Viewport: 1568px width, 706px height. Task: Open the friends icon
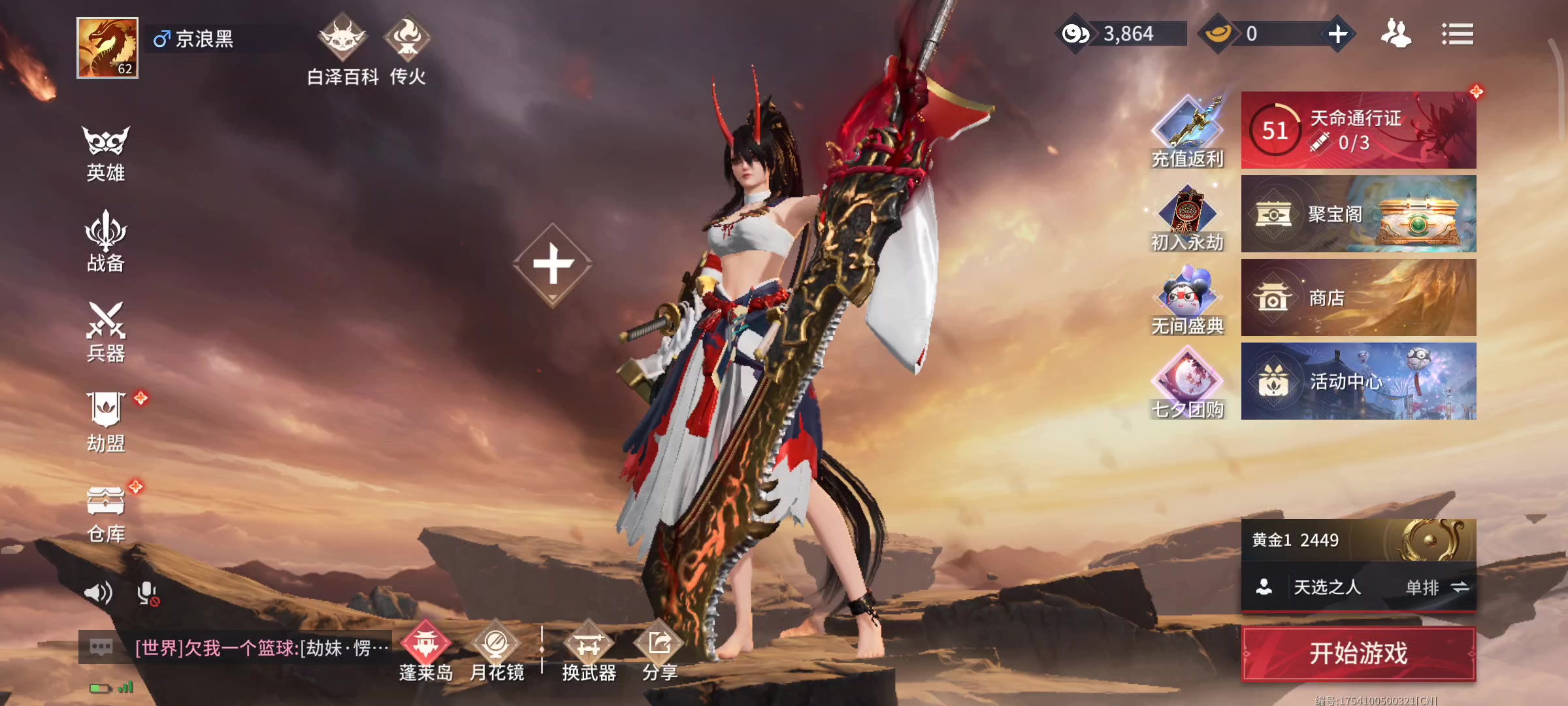point(1396,33)
